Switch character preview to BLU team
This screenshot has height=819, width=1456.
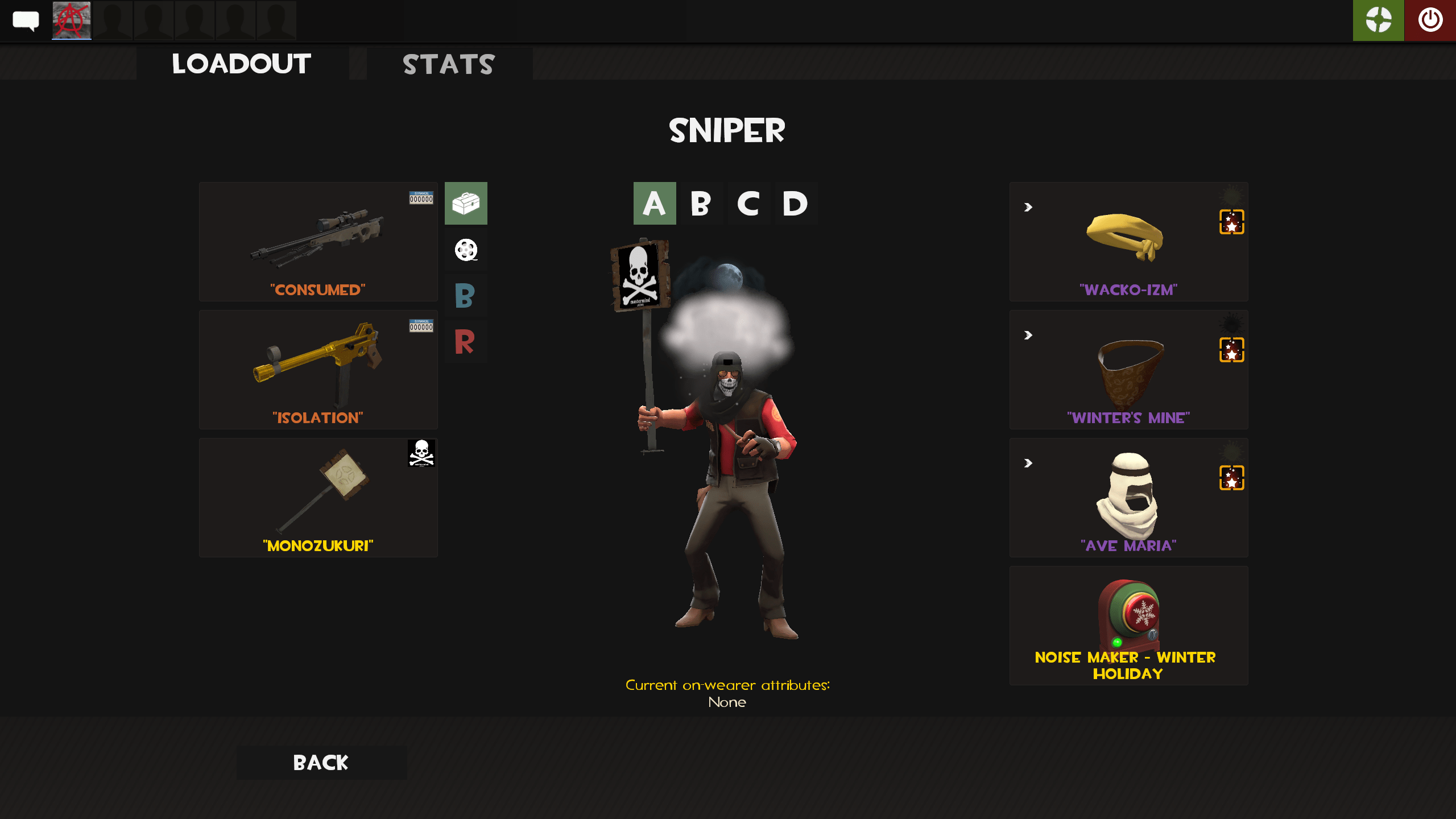tap(465, 295)
